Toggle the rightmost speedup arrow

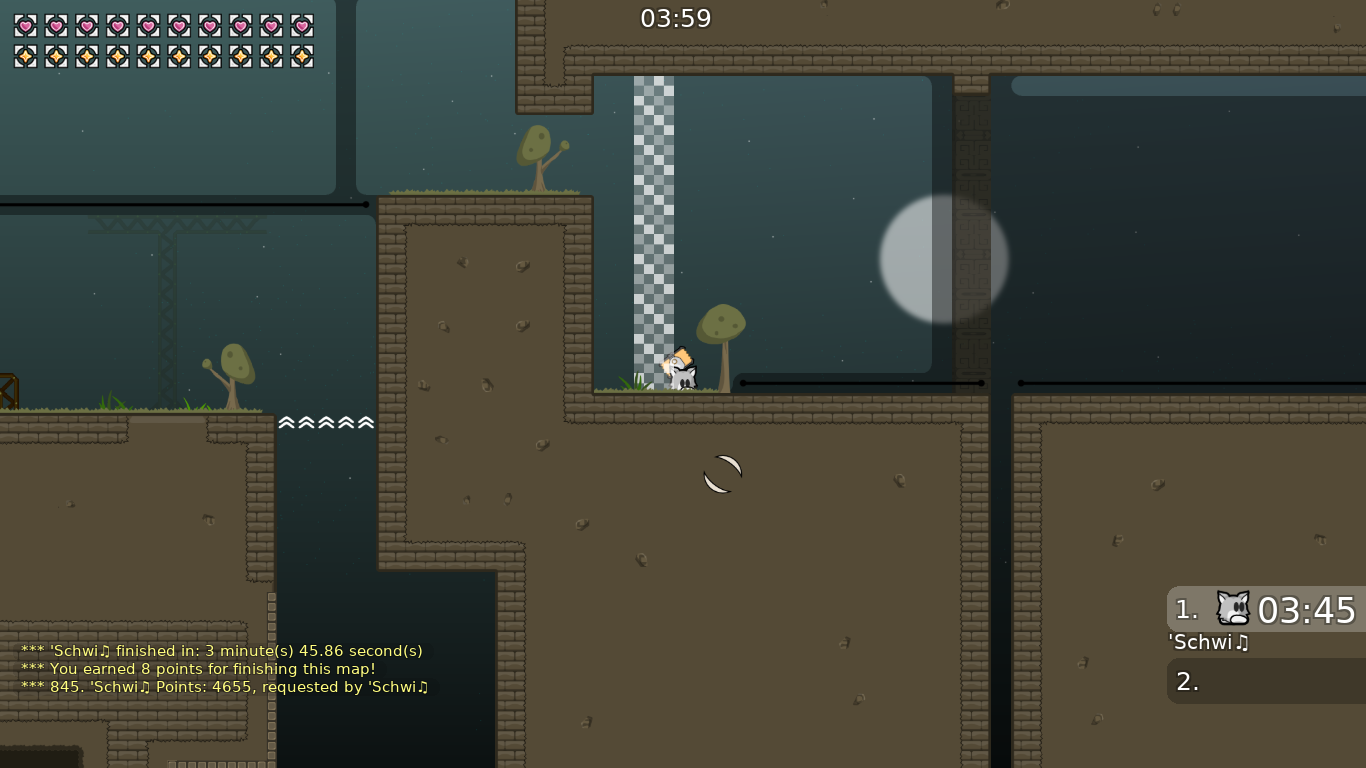366,422
